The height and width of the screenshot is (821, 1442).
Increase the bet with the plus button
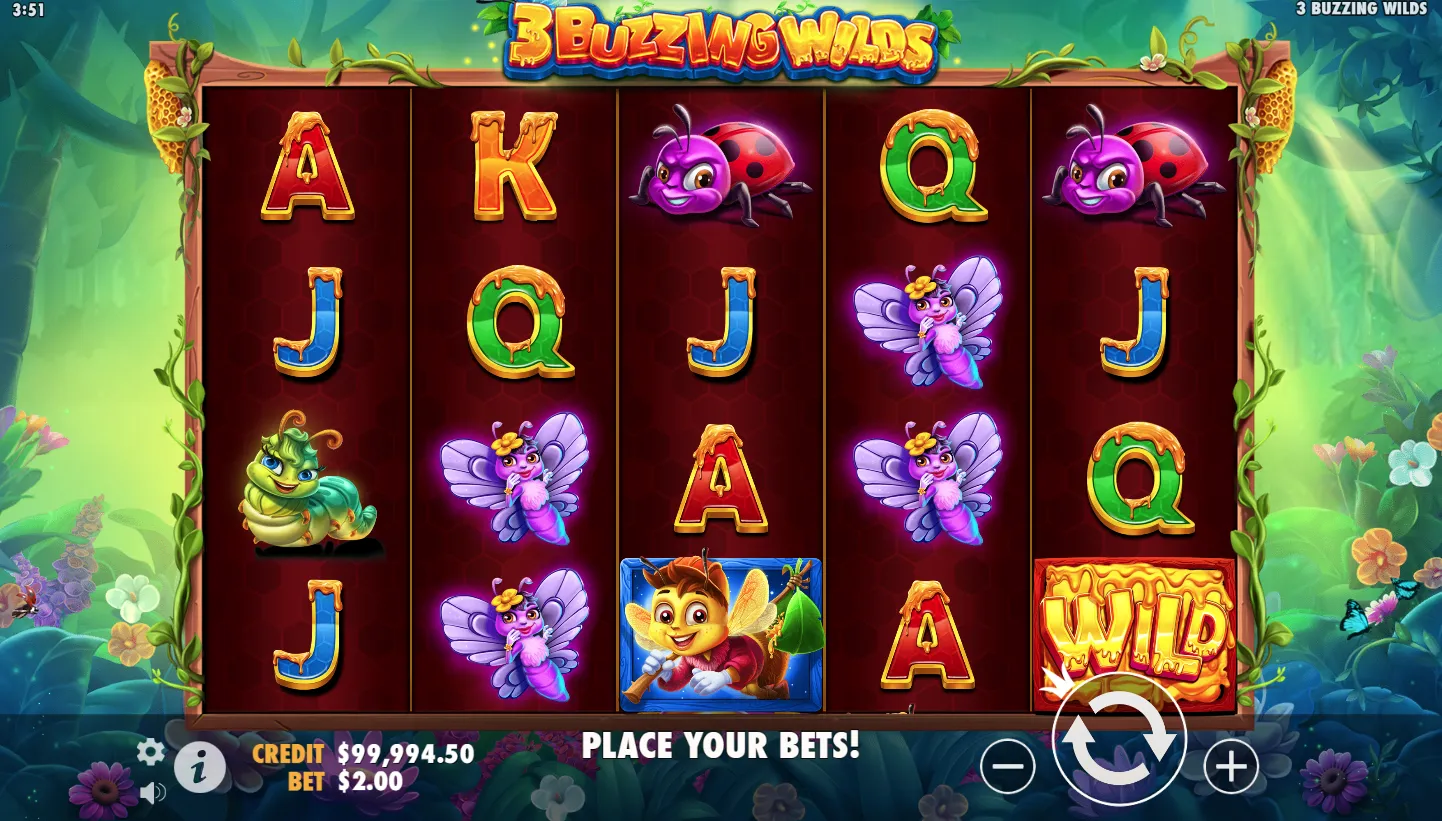click(1230, 767)
